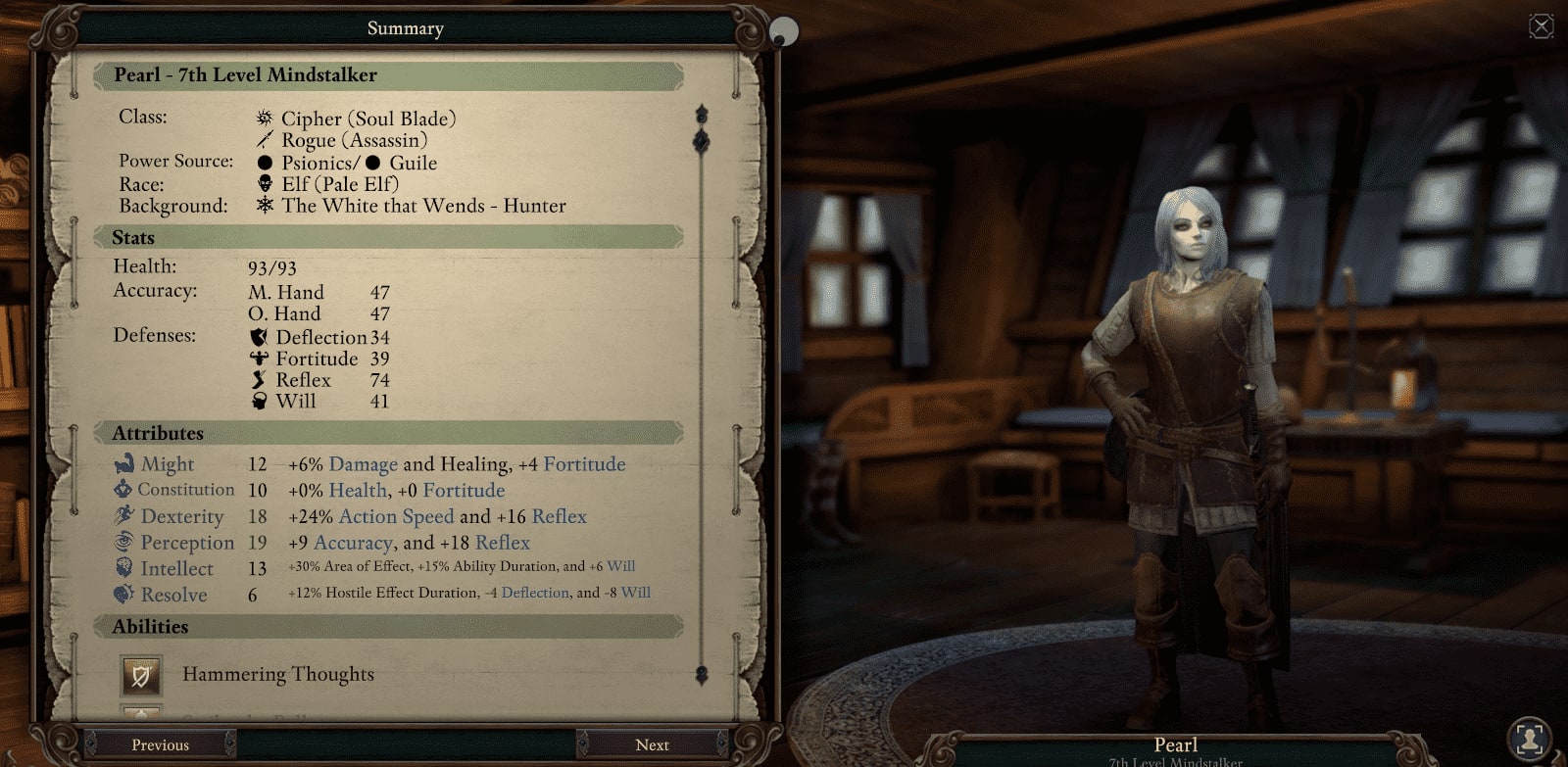
Task: Open the Intellect attribute link
Action: (176, 569)
